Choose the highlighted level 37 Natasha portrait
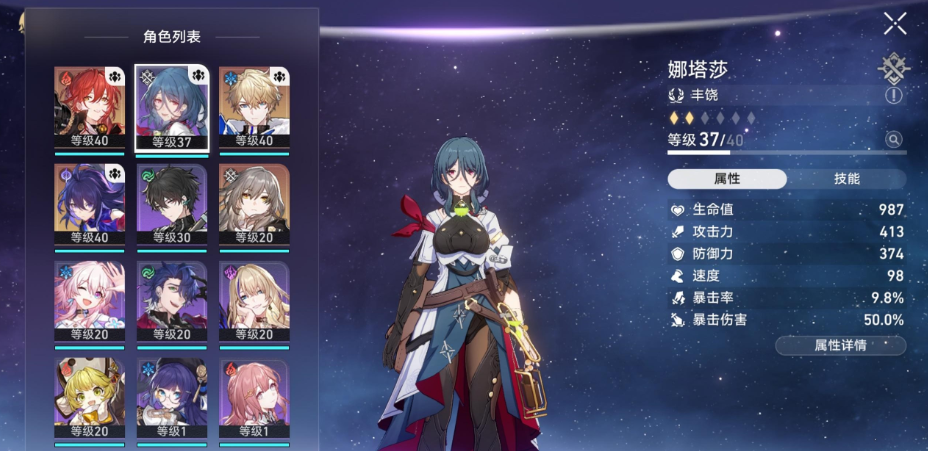 coord(172,107)
